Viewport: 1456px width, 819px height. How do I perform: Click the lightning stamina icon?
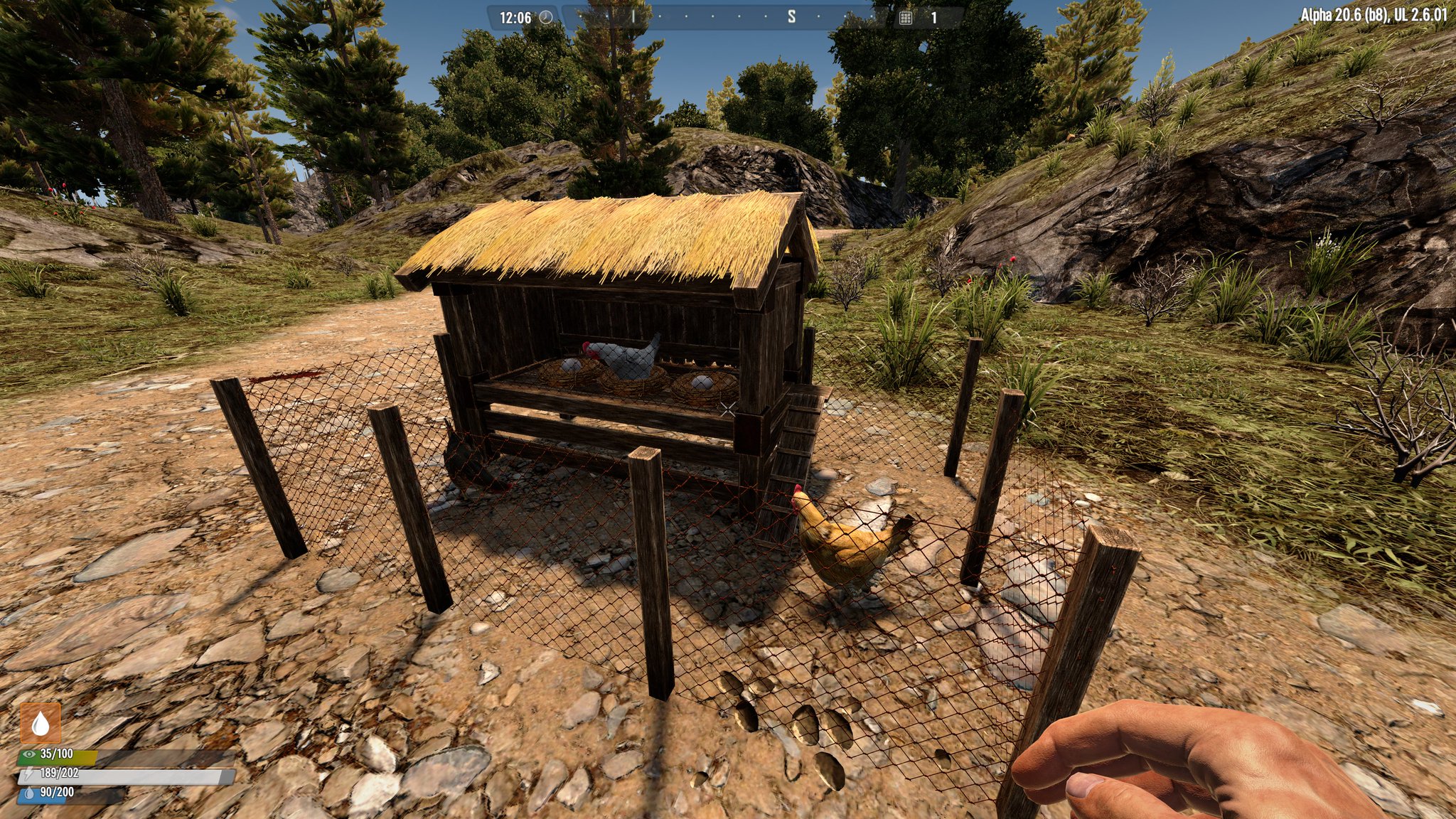pos(28,774)
